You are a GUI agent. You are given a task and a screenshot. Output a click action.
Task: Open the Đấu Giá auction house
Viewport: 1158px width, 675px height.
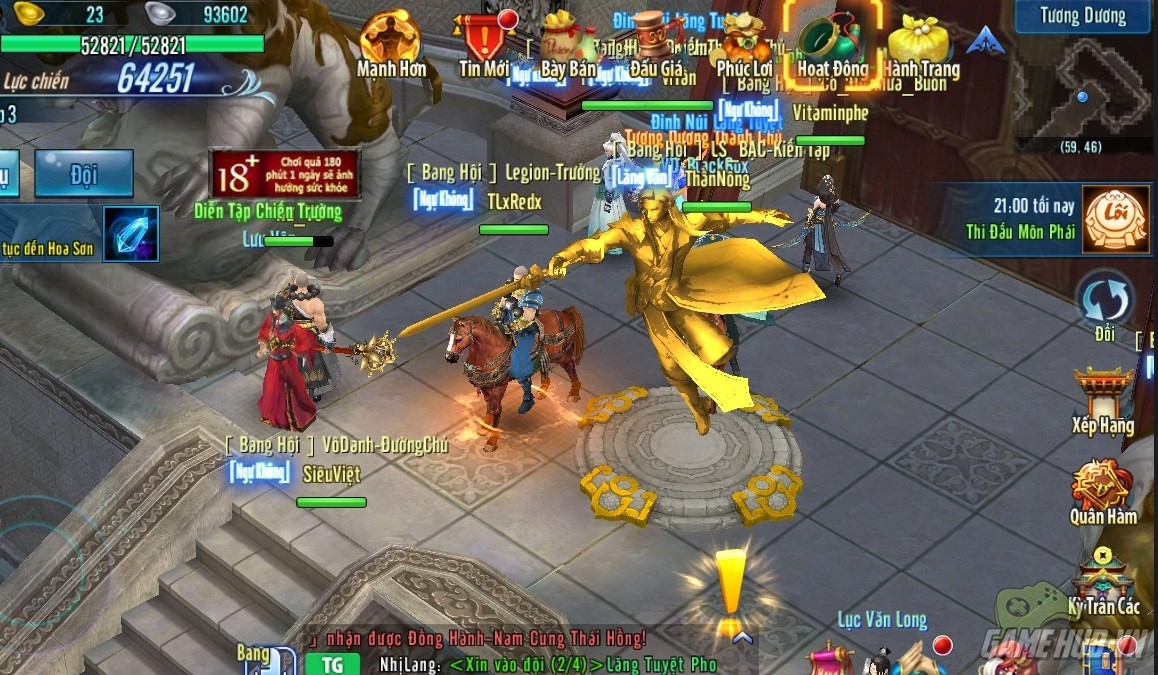pos(657,41)
